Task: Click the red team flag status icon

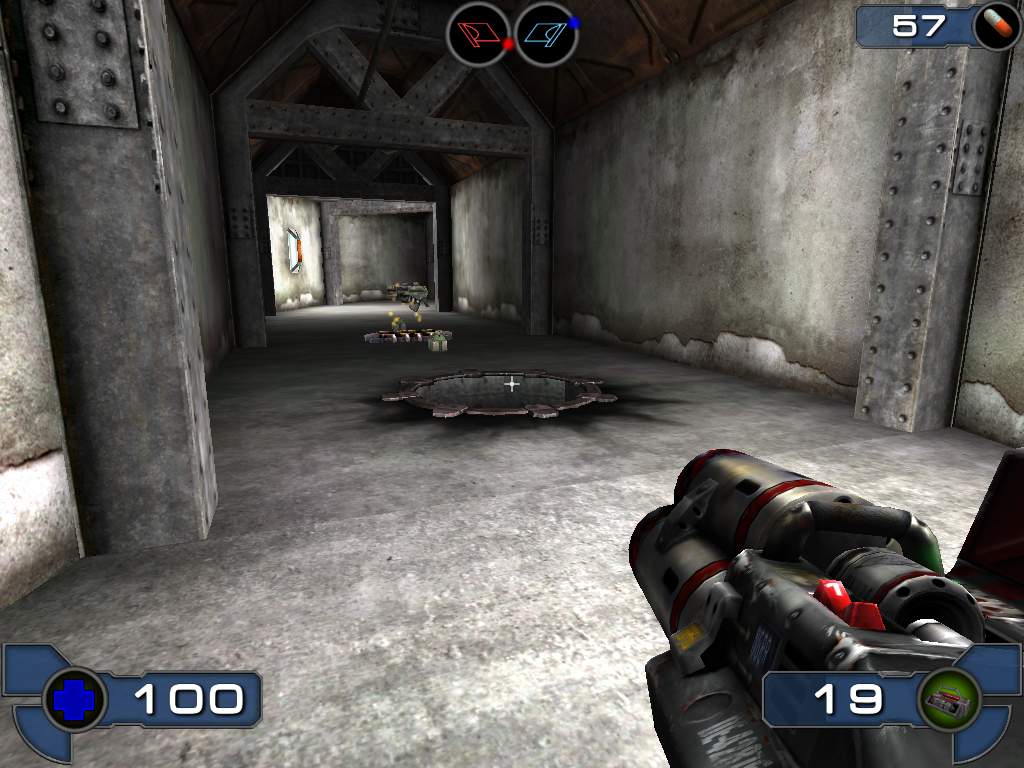Action: 478,34
